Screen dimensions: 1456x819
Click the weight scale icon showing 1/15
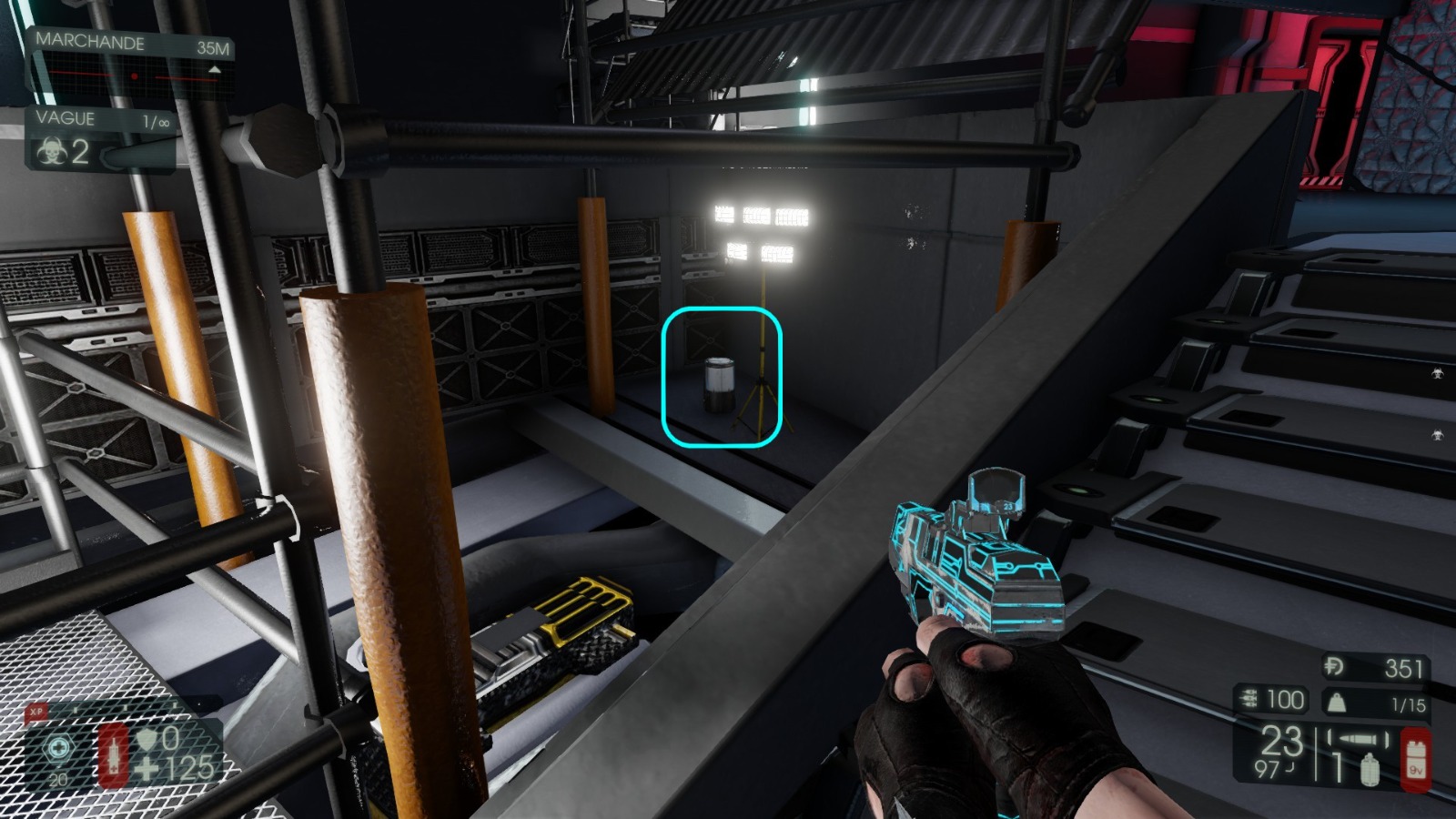(1337, 703)
